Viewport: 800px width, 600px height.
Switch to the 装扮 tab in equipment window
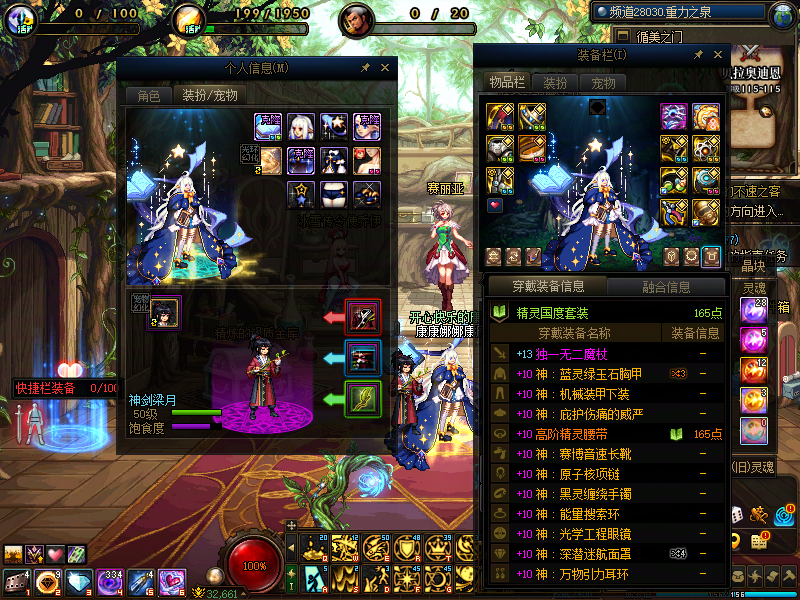[555, 83]
